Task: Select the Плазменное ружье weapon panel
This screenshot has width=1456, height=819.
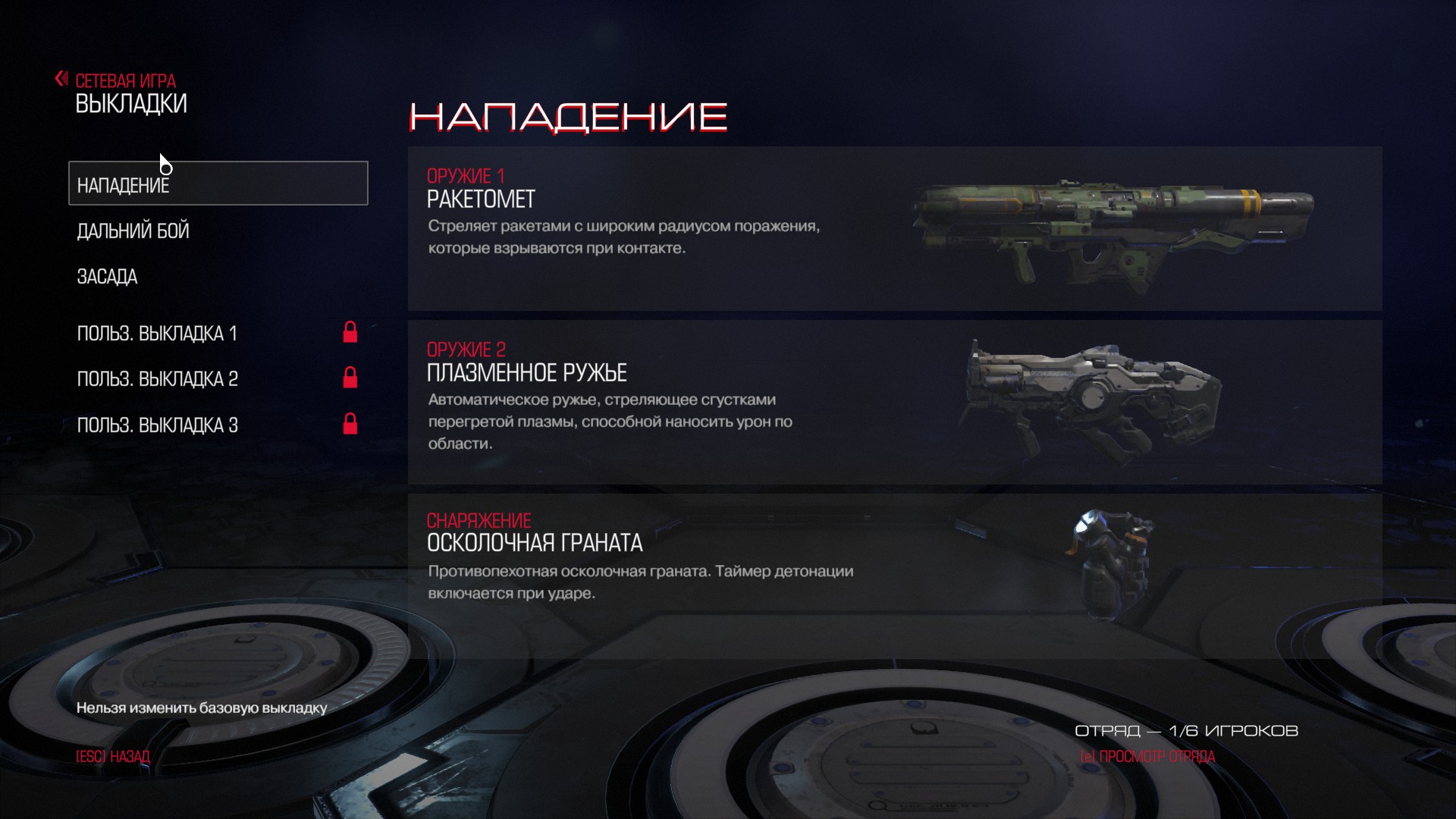Action: tap(894, 402)
